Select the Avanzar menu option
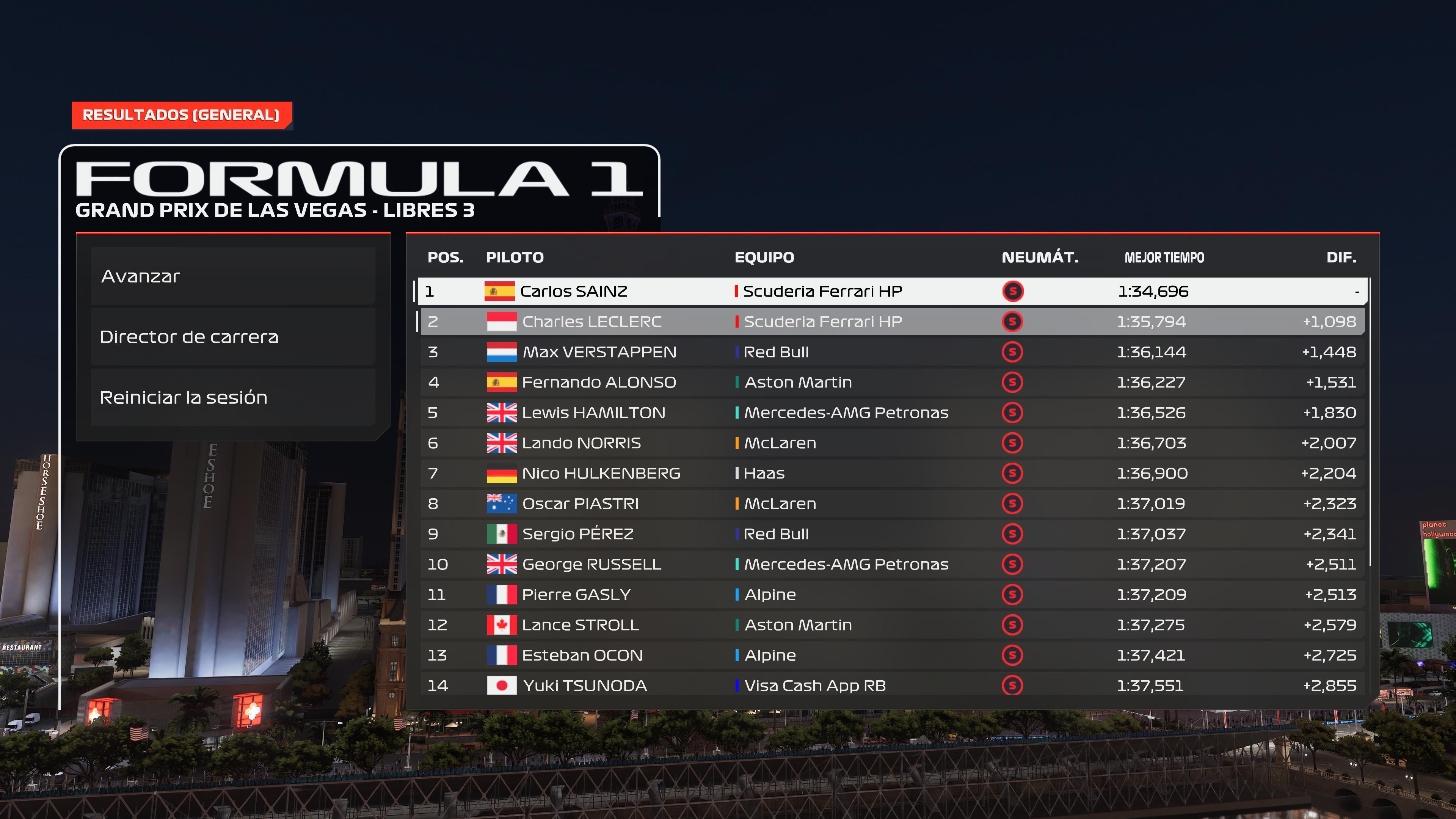1456x819 pixels. click(x=232, y=276)
